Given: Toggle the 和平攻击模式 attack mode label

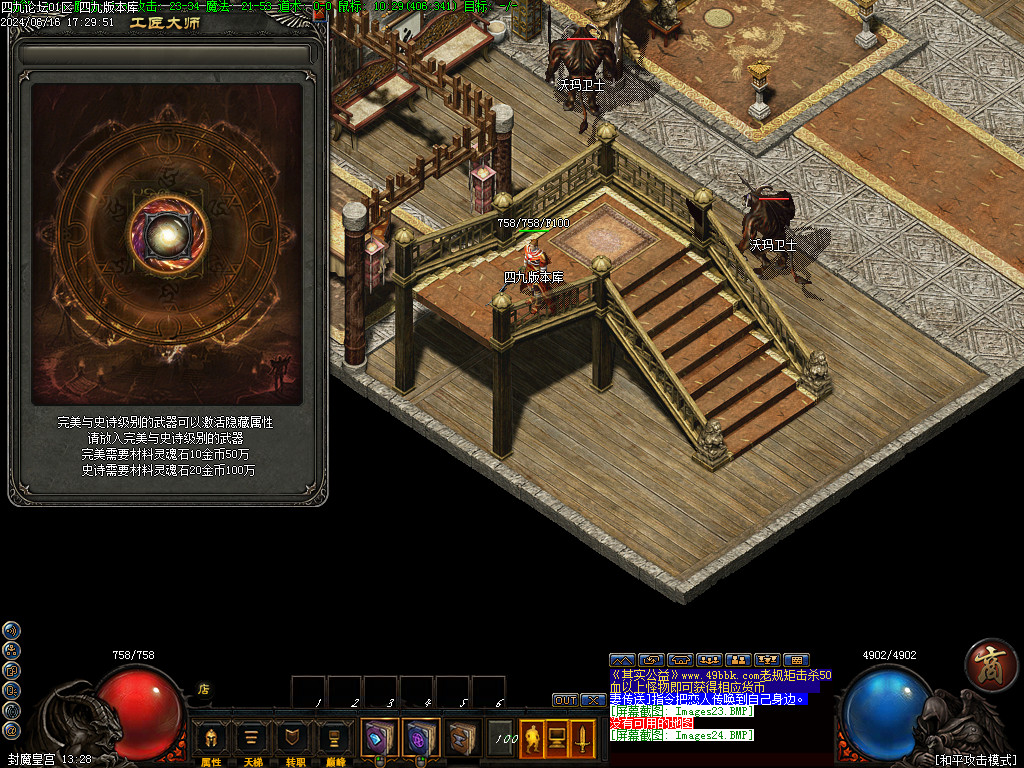Looking at the screenshot, I should click(x=975, y=759).
